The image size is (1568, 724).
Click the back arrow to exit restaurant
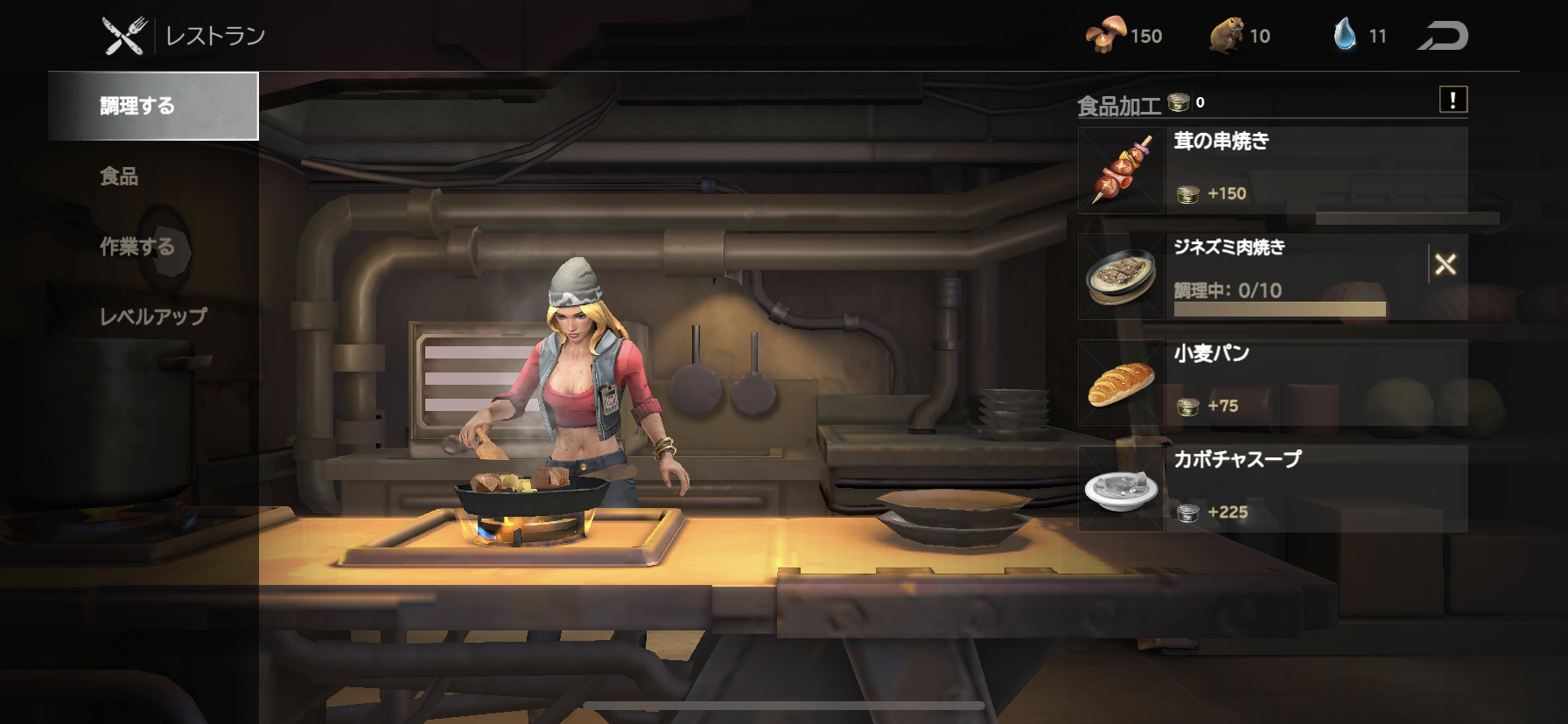[1442, 36]
